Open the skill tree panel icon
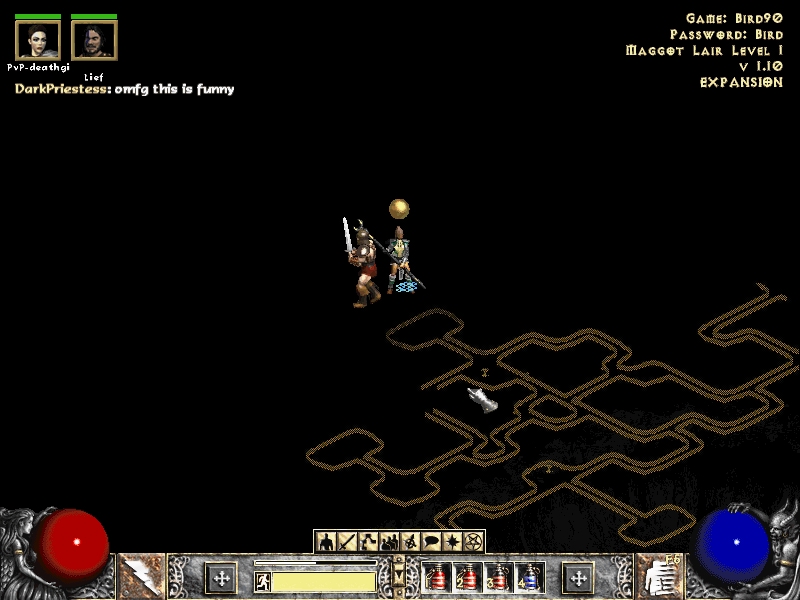The image size is (800, 600). click(368, 542)
